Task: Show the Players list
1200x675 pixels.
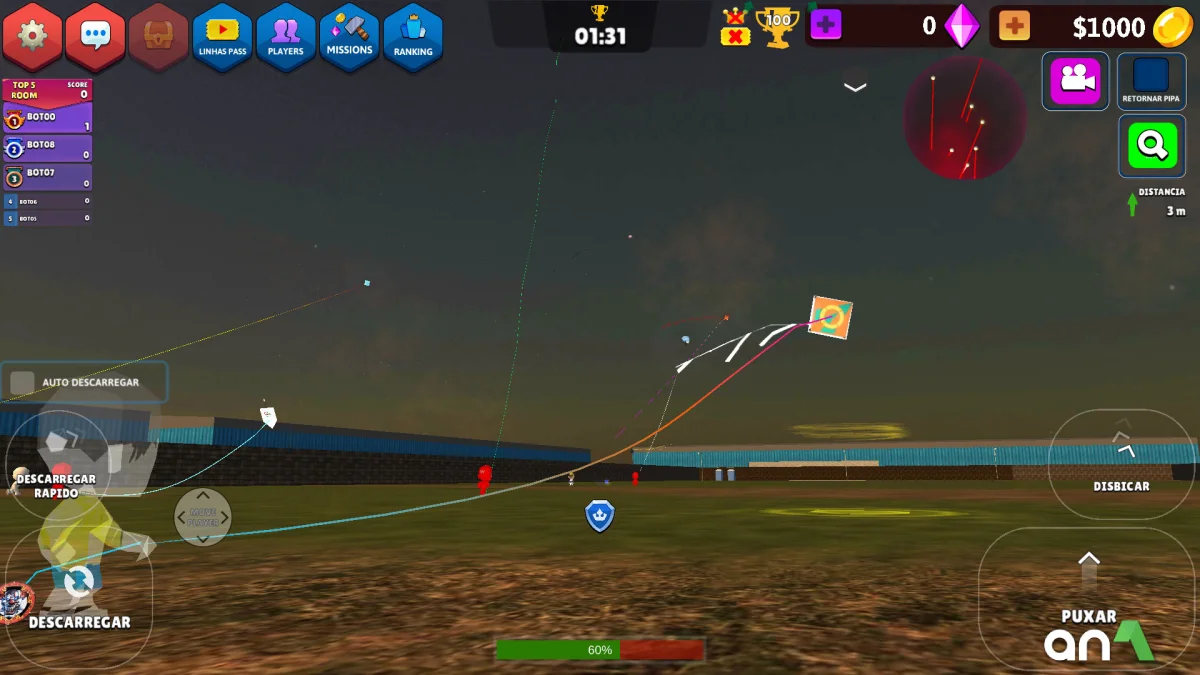Action: [x=285, y=37]
